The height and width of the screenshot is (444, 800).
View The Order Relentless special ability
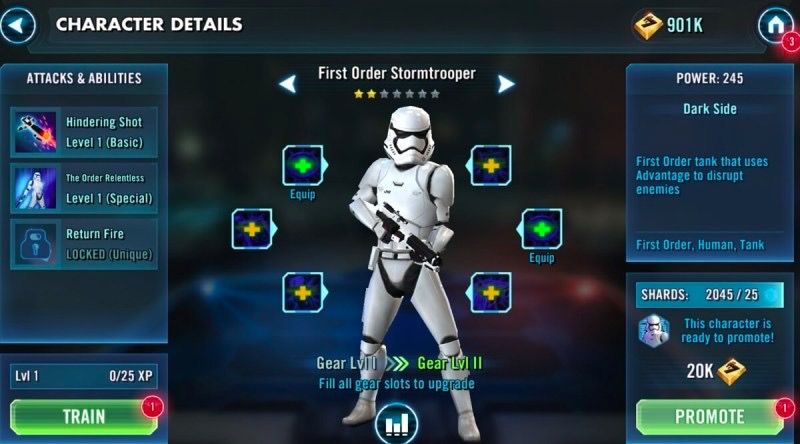(x=83, y=189)
